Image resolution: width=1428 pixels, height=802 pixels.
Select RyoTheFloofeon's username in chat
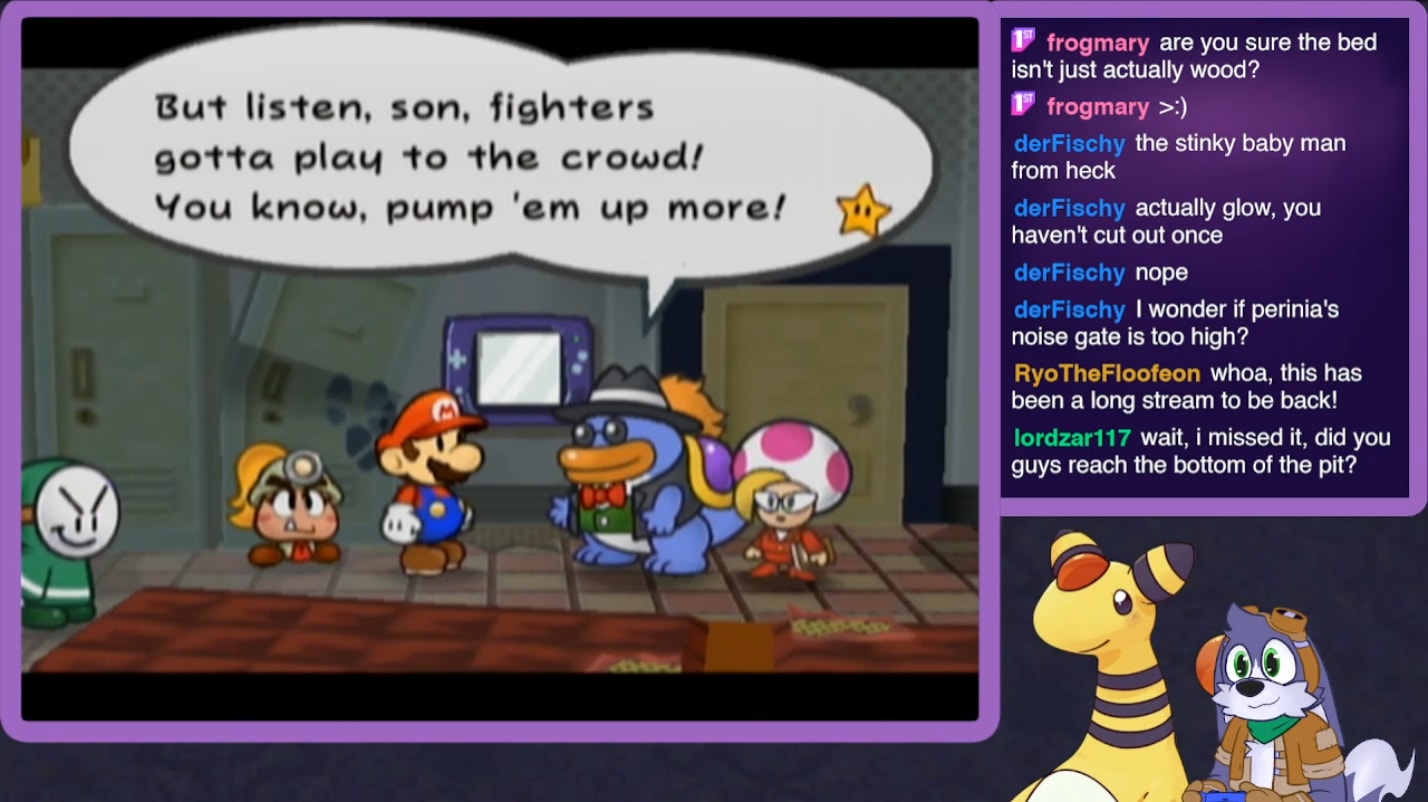(x=1106, y=374)
